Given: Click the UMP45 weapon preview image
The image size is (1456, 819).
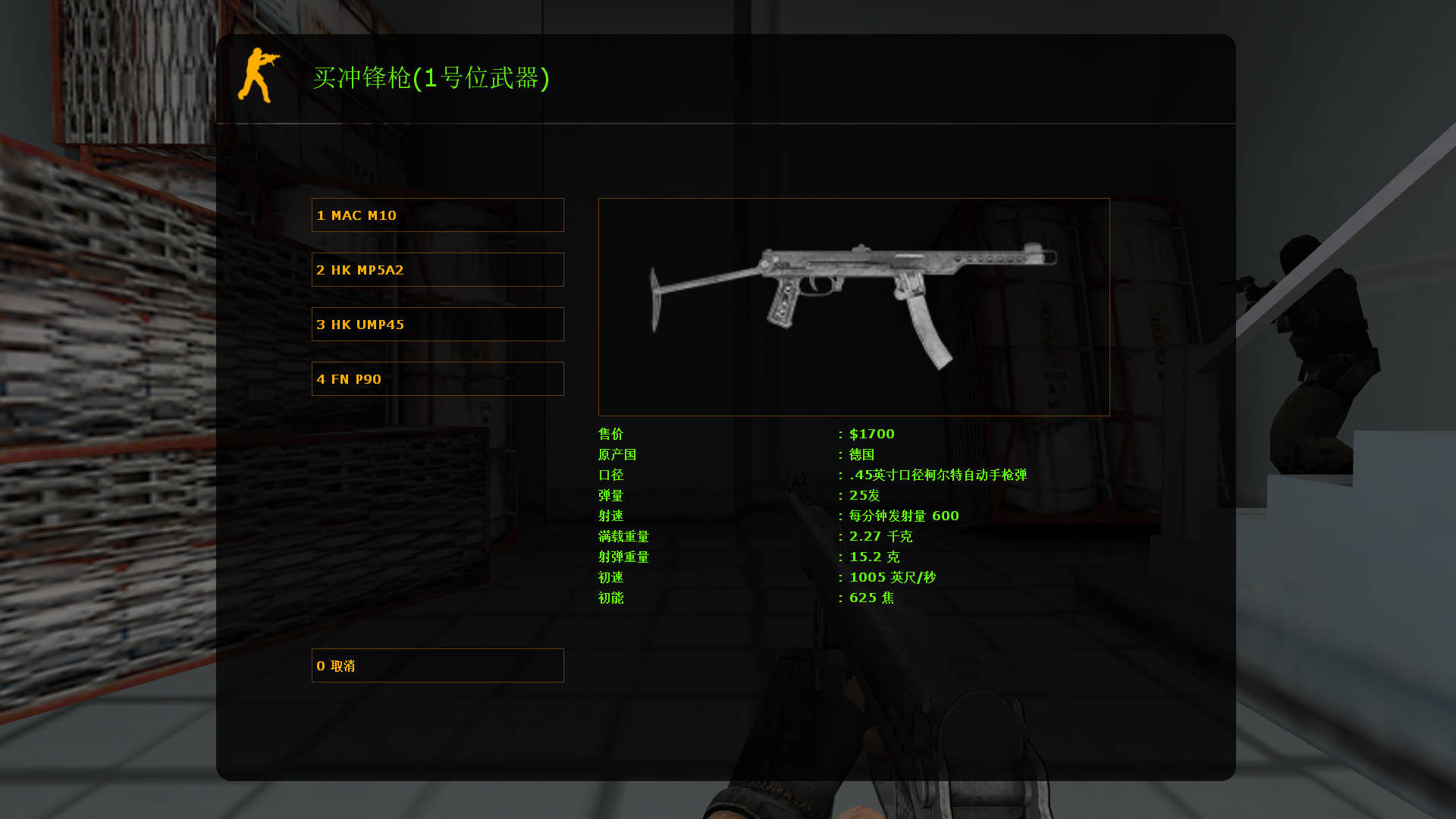Looking at the screenshot, I should click(853, 306).
